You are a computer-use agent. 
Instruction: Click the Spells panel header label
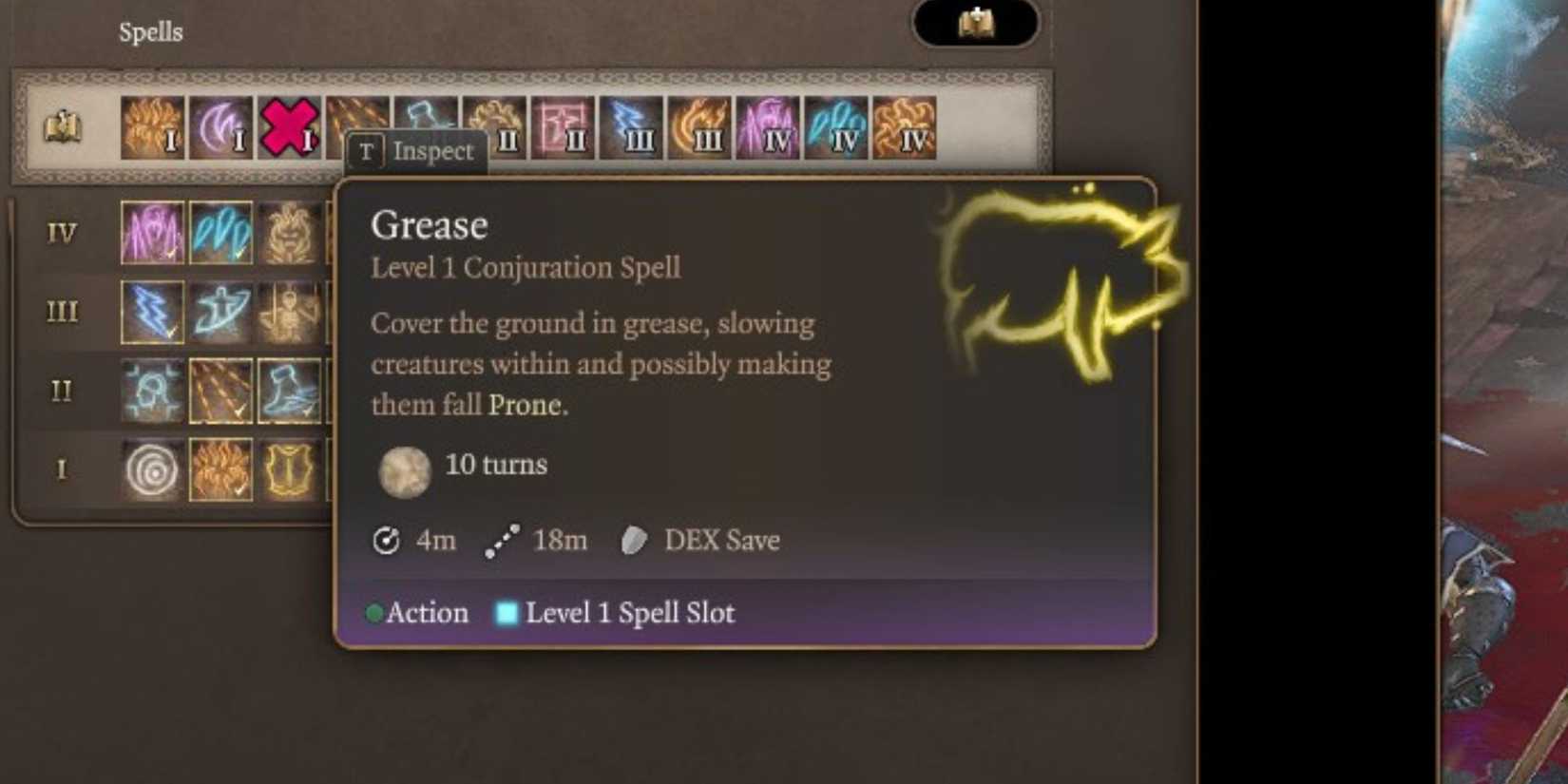pos(150,31)
